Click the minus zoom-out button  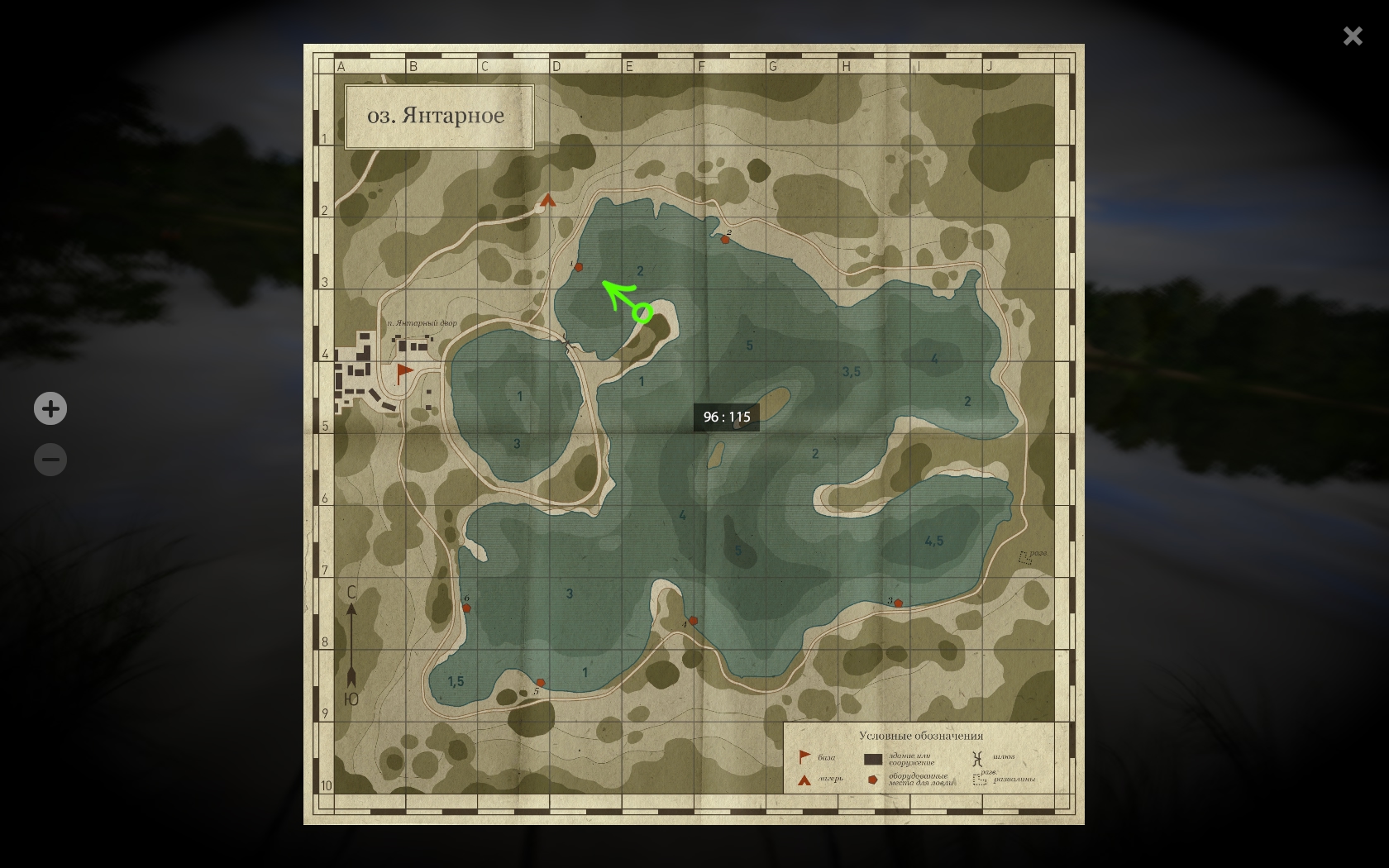tap(50, 460)
